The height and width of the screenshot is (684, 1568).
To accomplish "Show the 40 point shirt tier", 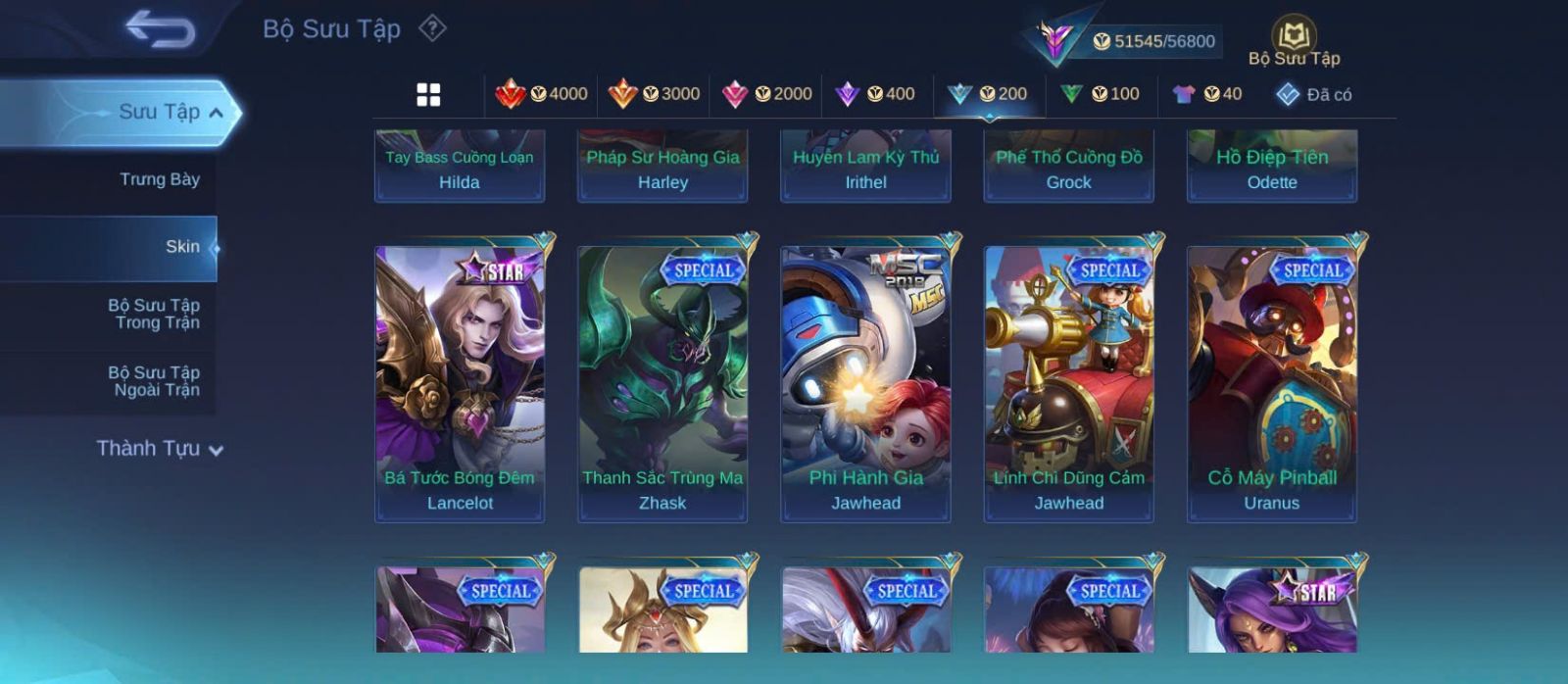I will click(1207, 94).
